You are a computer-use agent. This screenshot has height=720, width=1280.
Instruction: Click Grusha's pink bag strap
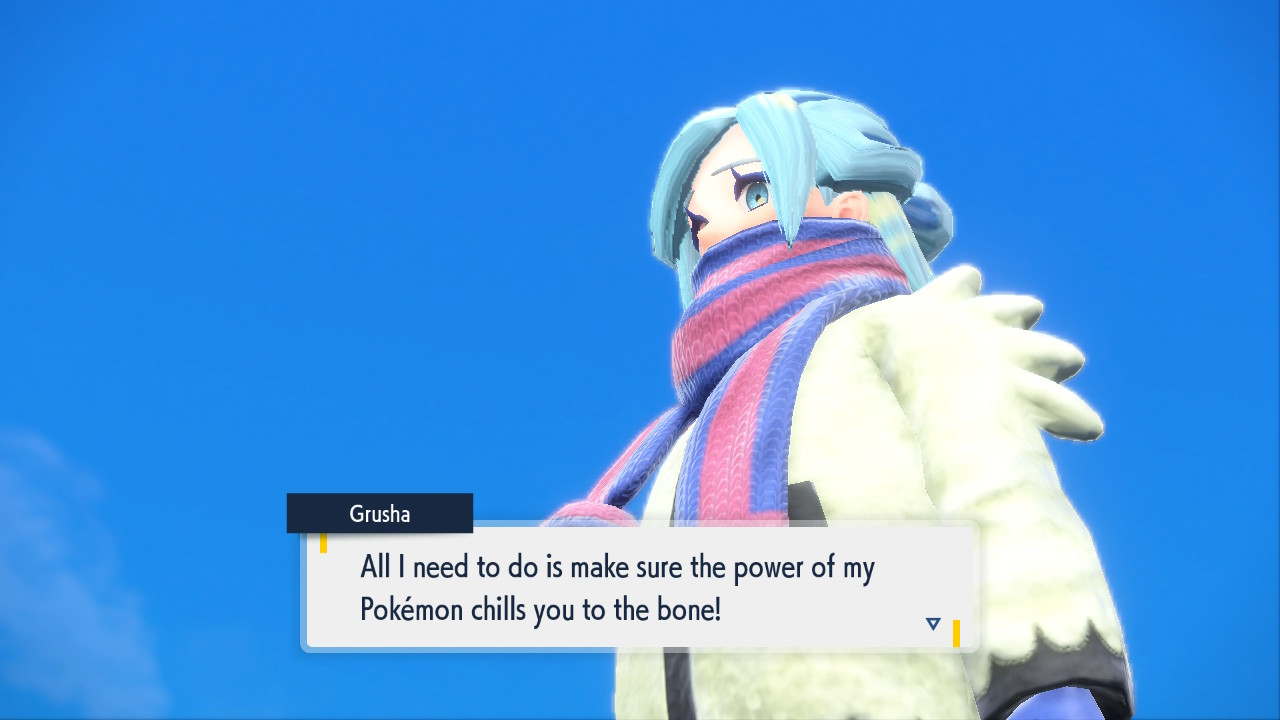590,510
